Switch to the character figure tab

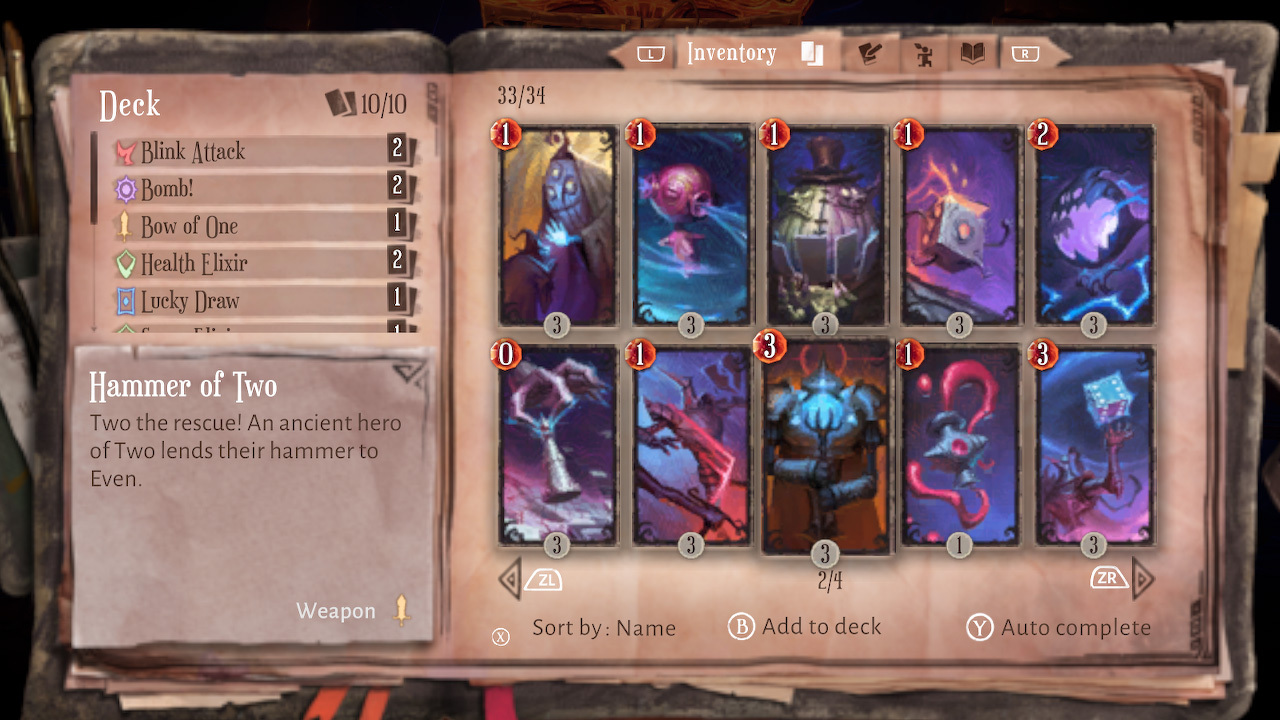point(922,52)
